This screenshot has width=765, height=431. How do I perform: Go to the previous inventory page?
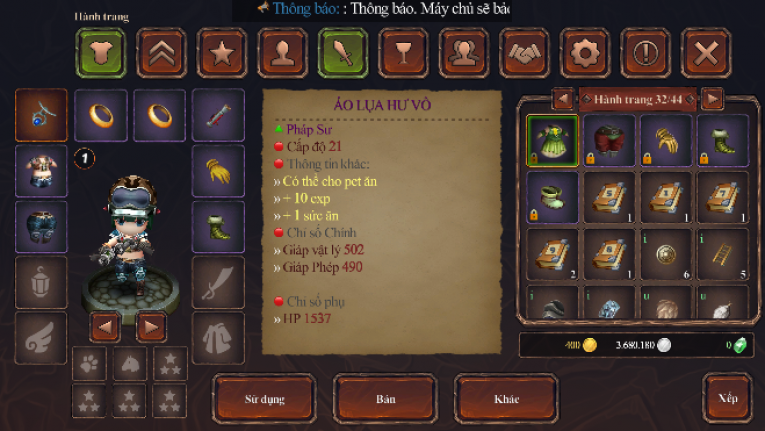(563, 98)
